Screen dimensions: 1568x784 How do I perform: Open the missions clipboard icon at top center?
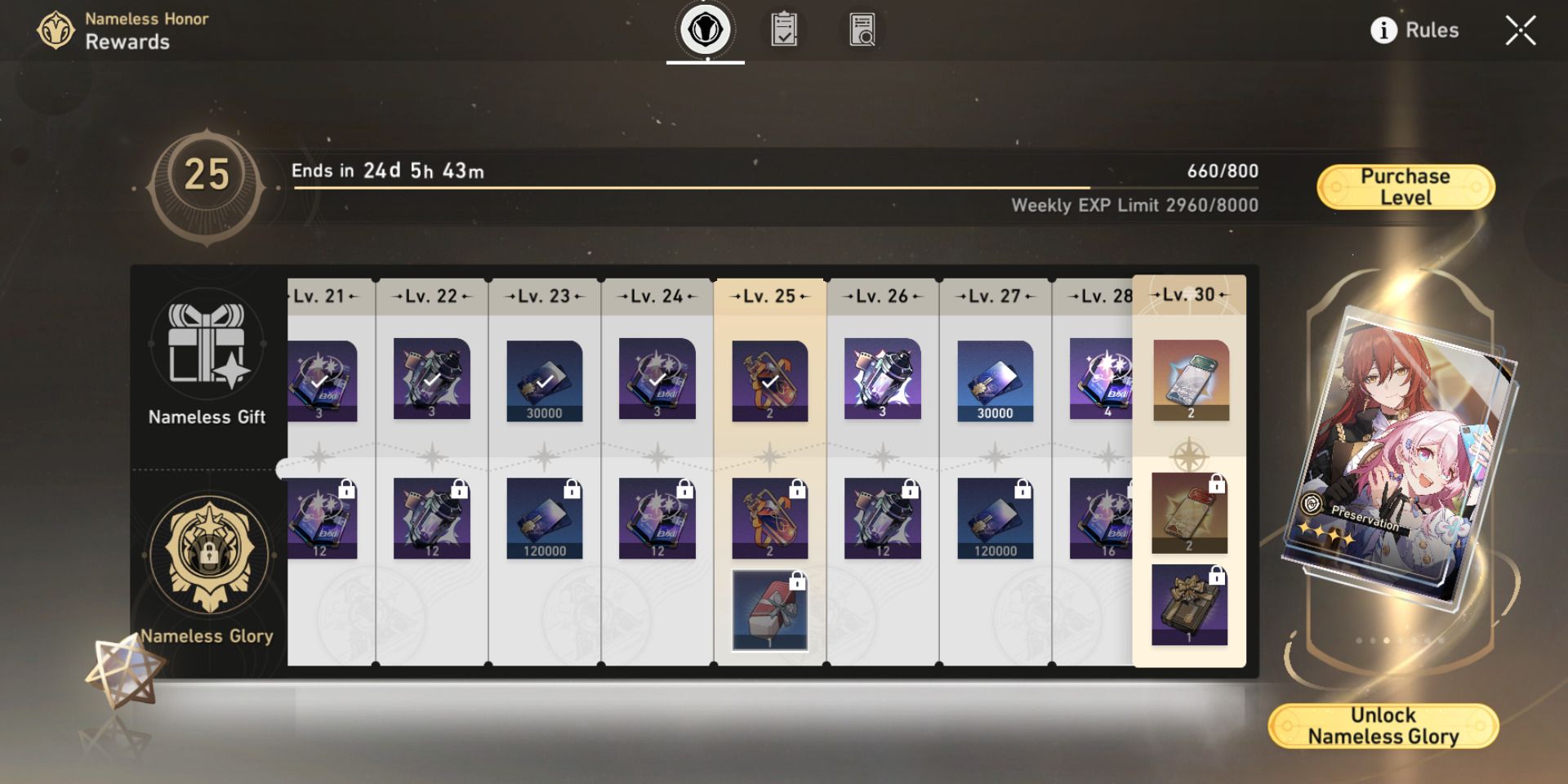point(784,29)
